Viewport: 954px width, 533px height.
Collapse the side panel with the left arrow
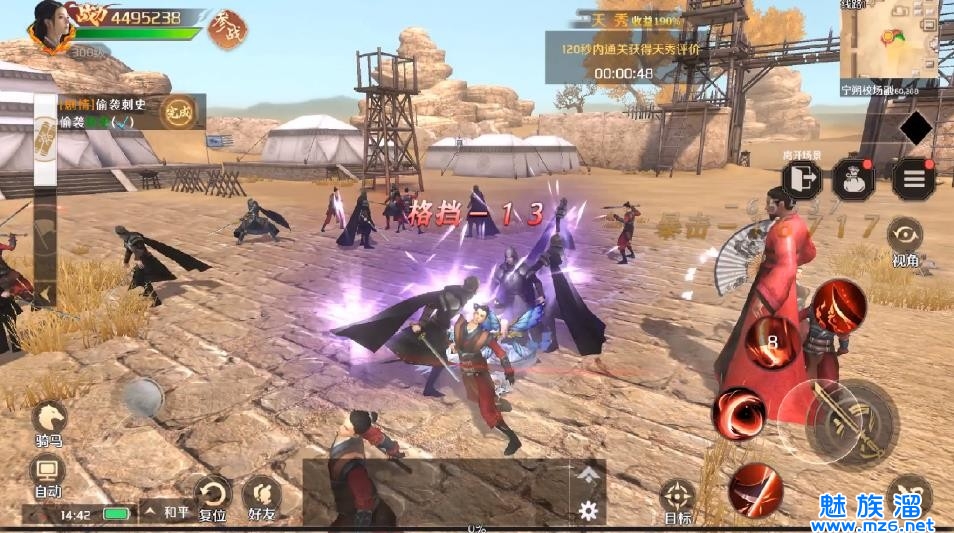point(44,294)
